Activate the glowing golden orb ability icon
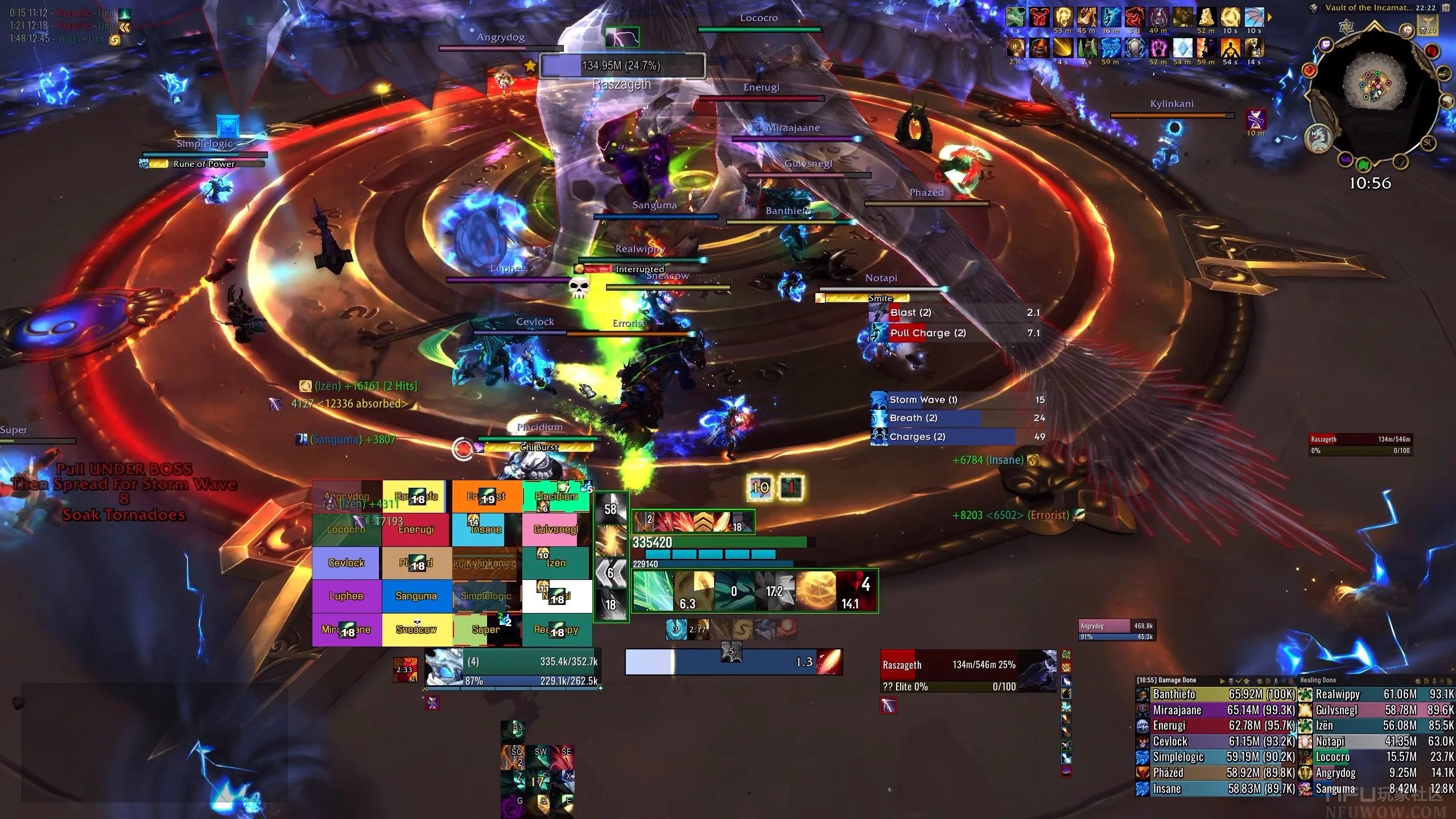This screenshot has height=819, width=1456. pyautogui.click(x=815, y=591)
